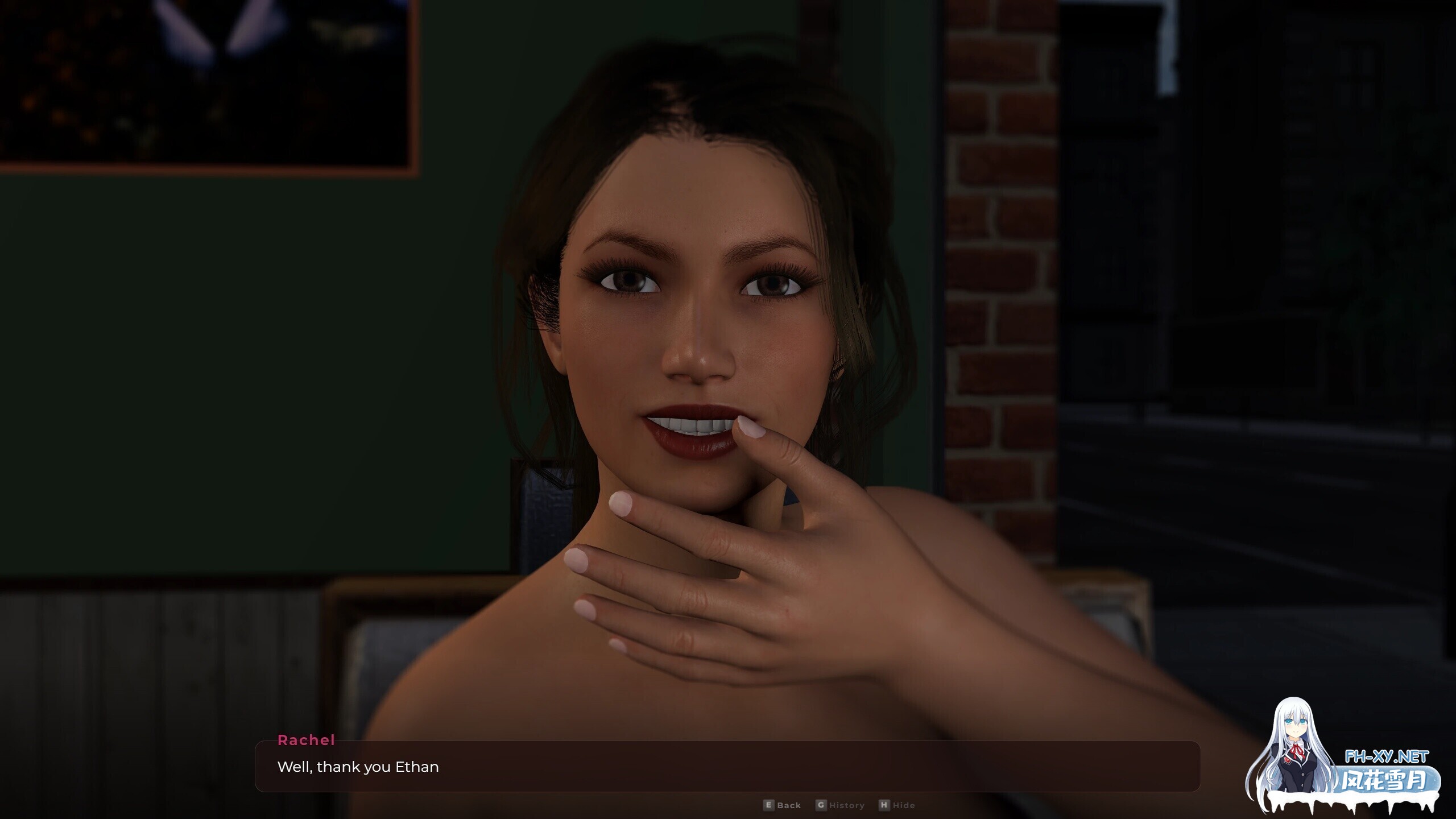Click the E key badge beside Back
The height and width of the screenshot is (819, 1456).
tap(768, 805)
